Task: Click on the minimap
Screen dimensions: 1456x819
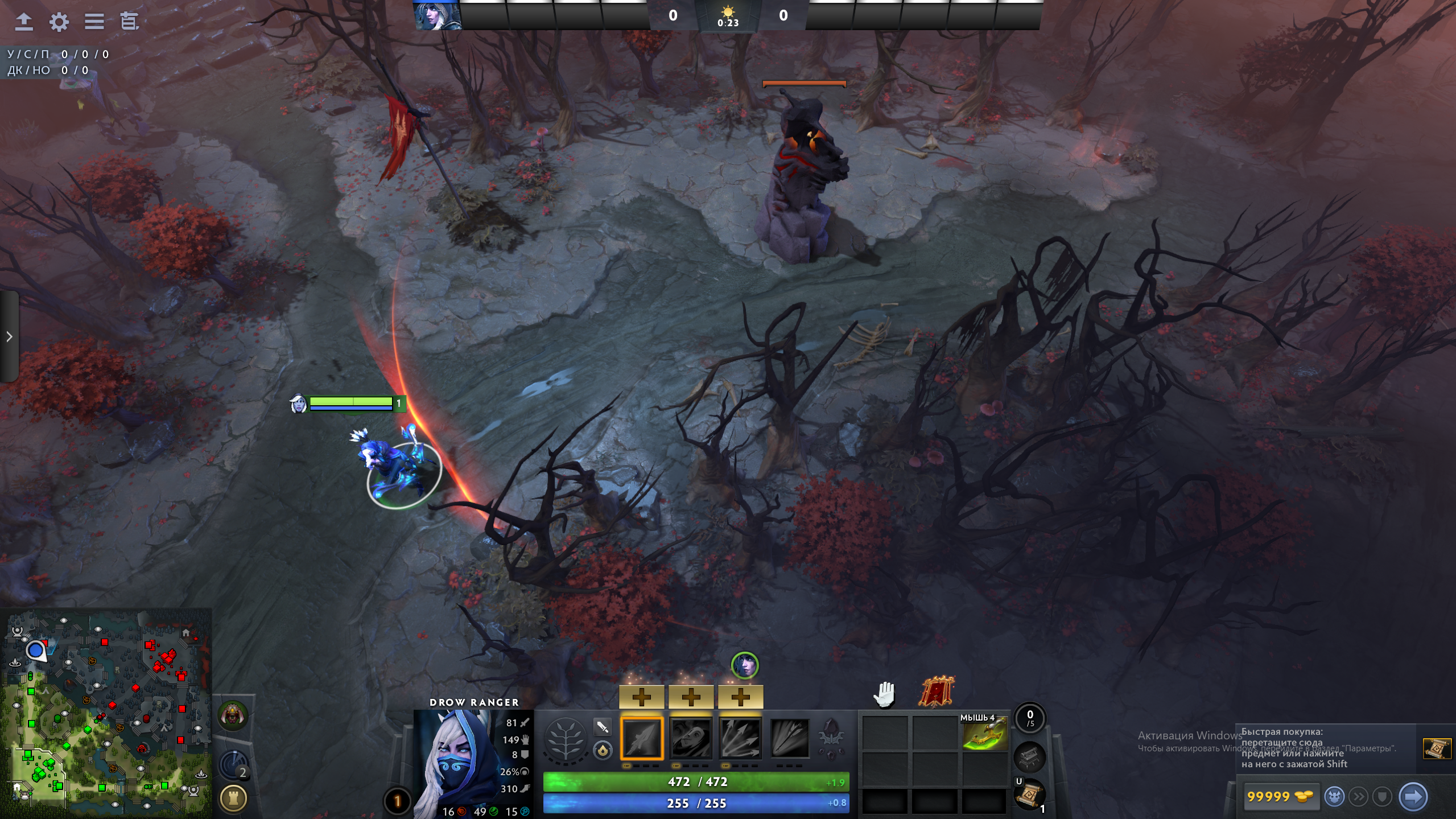Action: (x=107, y=713)
